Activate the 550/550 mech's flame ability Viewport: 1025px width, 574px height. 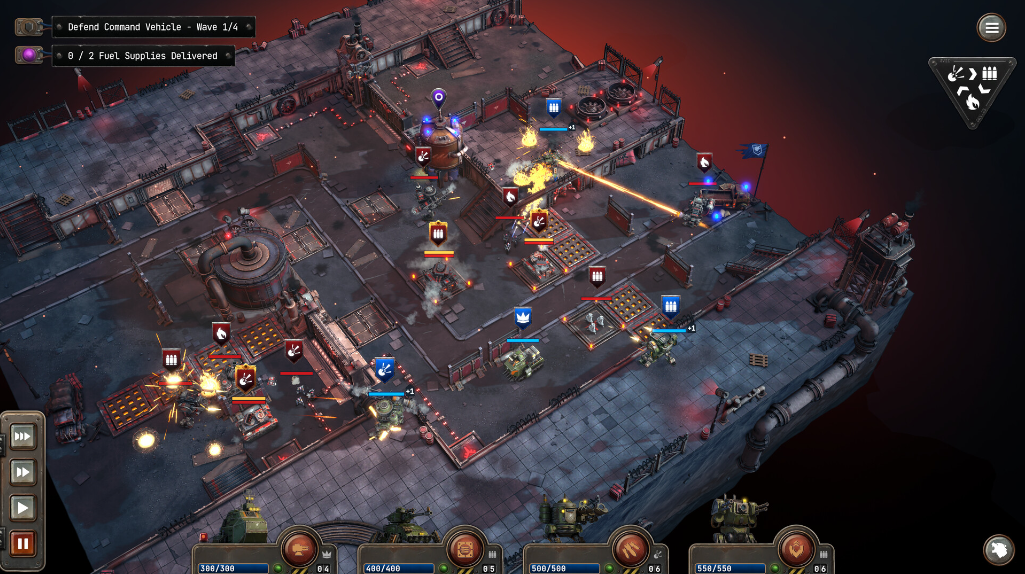pyautogui.click(x=796, y=547)
